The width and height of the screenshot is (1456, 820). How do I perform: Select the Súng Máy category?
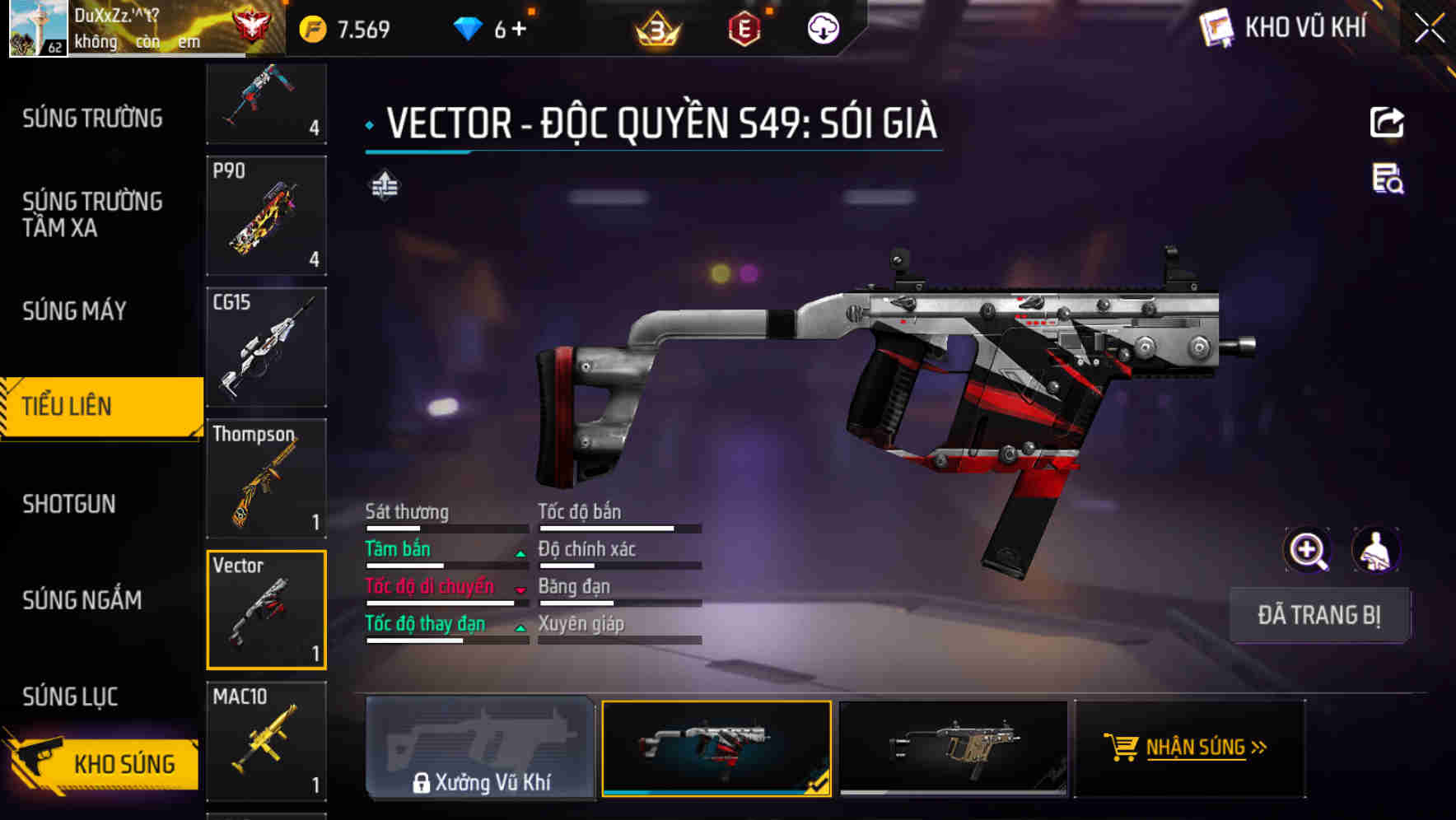(x=74, y=311)
